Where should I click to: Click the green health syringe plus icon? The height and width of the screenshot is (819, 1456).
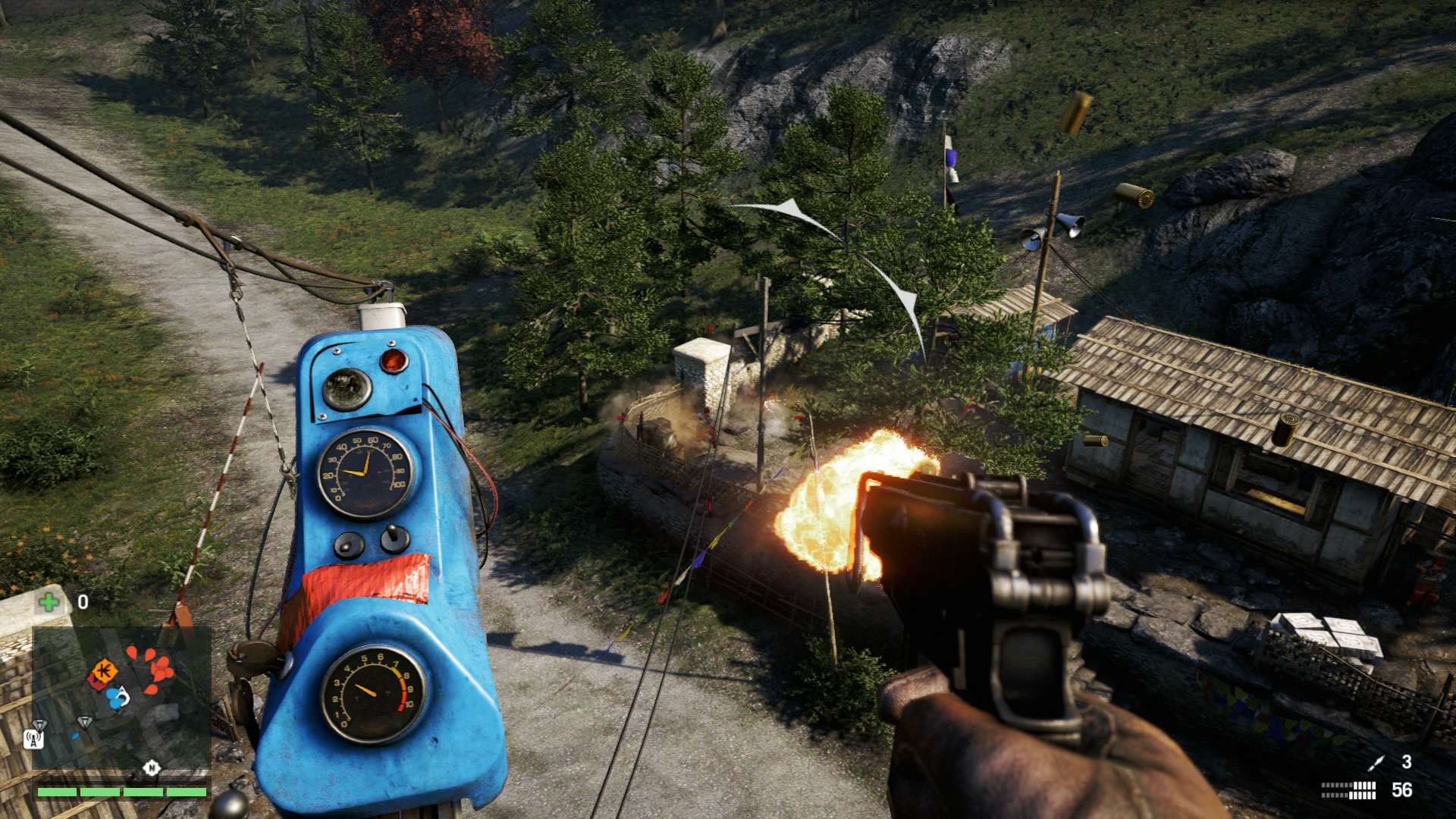coord(49,603)
